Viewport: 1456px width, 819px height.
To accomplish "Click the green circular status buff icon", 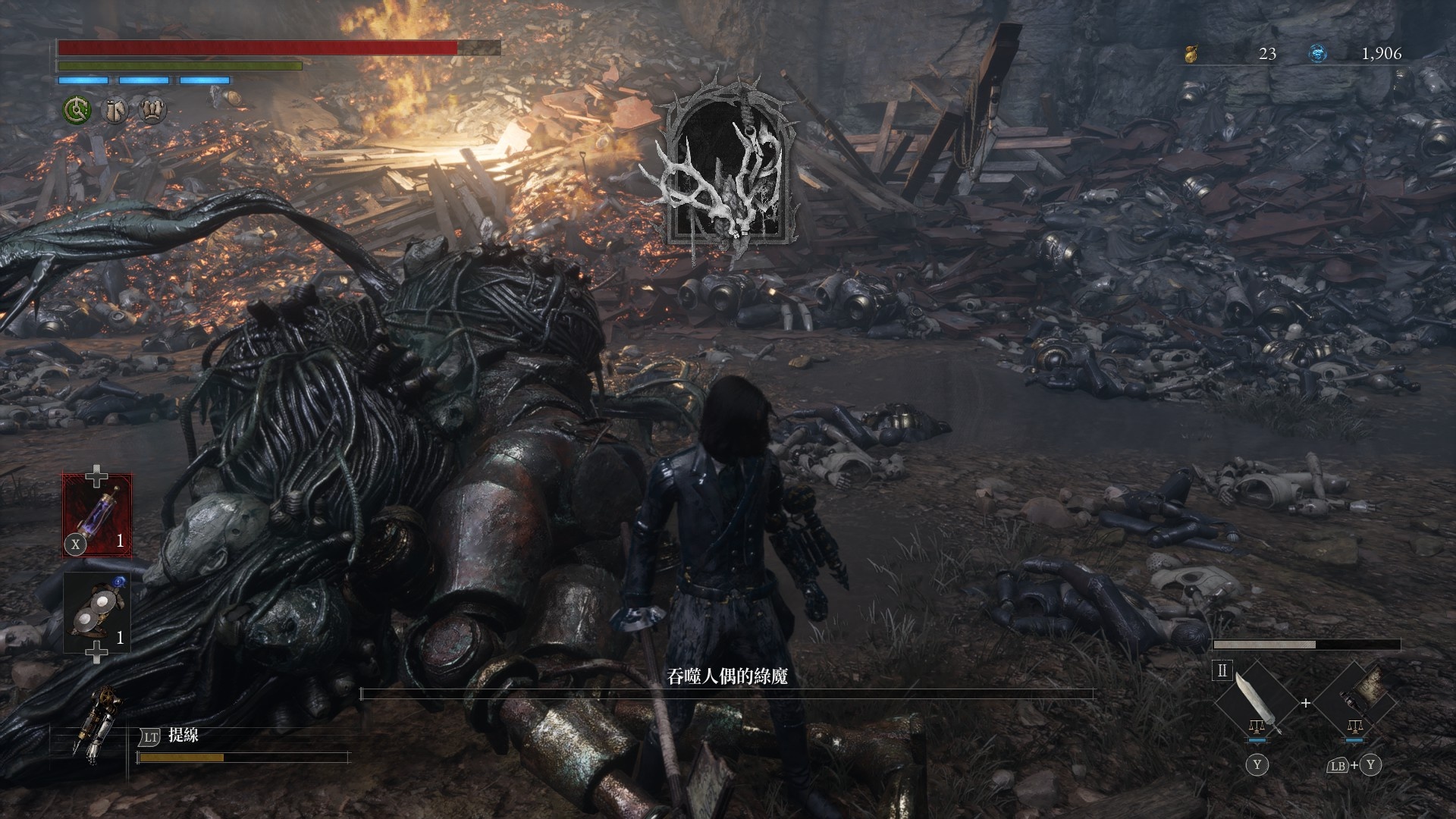I will pyautogui.click(x=77, y=111).
